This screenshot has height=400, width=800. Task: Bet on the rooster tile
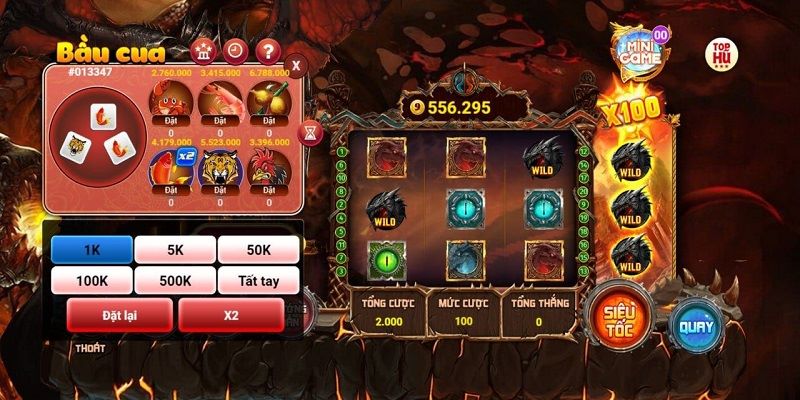[x=268, y=172]
